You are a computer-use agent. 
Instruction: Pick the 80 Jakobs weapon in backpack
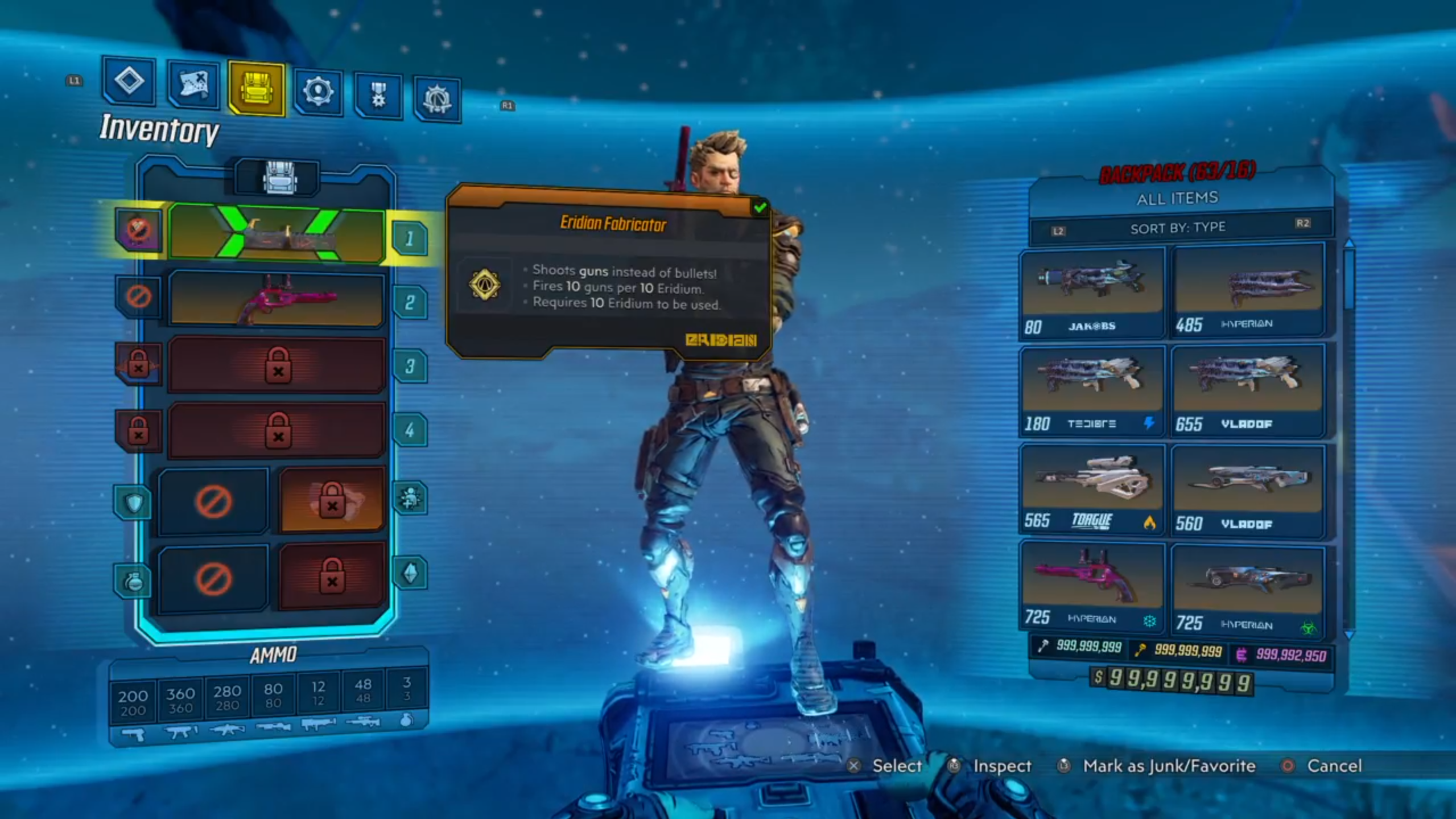pyautogui.click(x=1091, y=291)
